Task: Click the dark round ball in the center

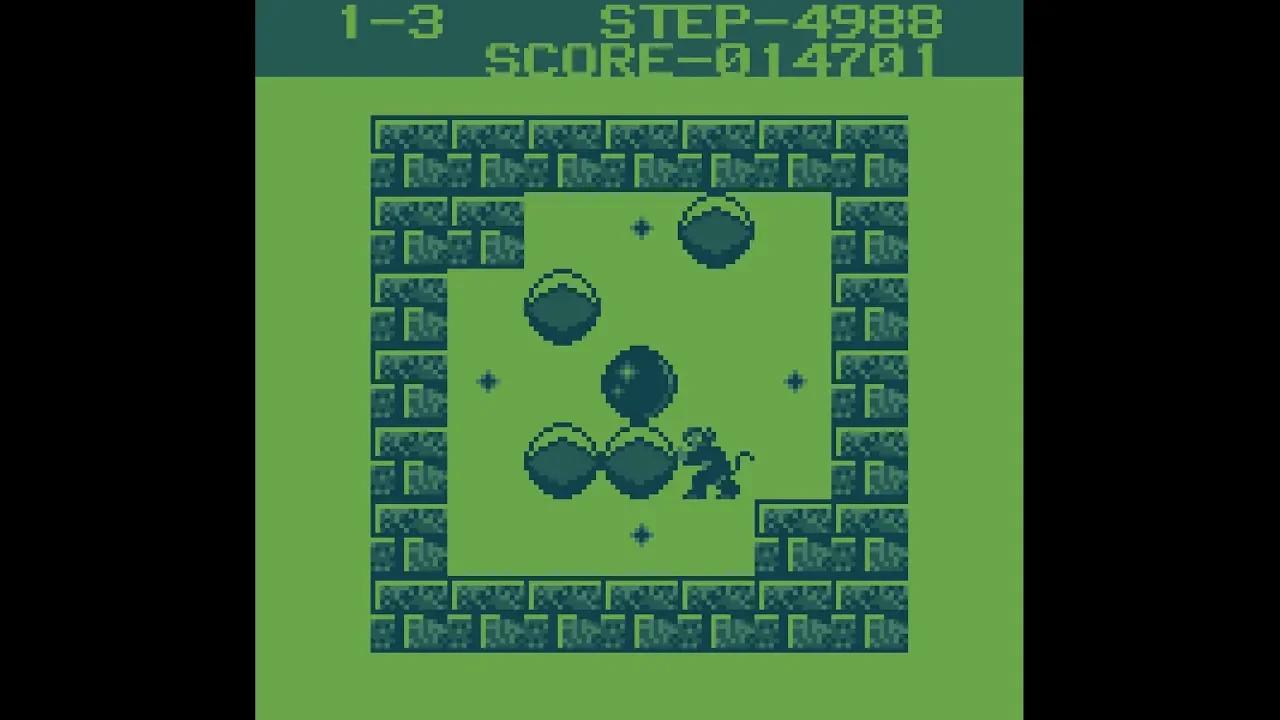Action: coord(639,382)
